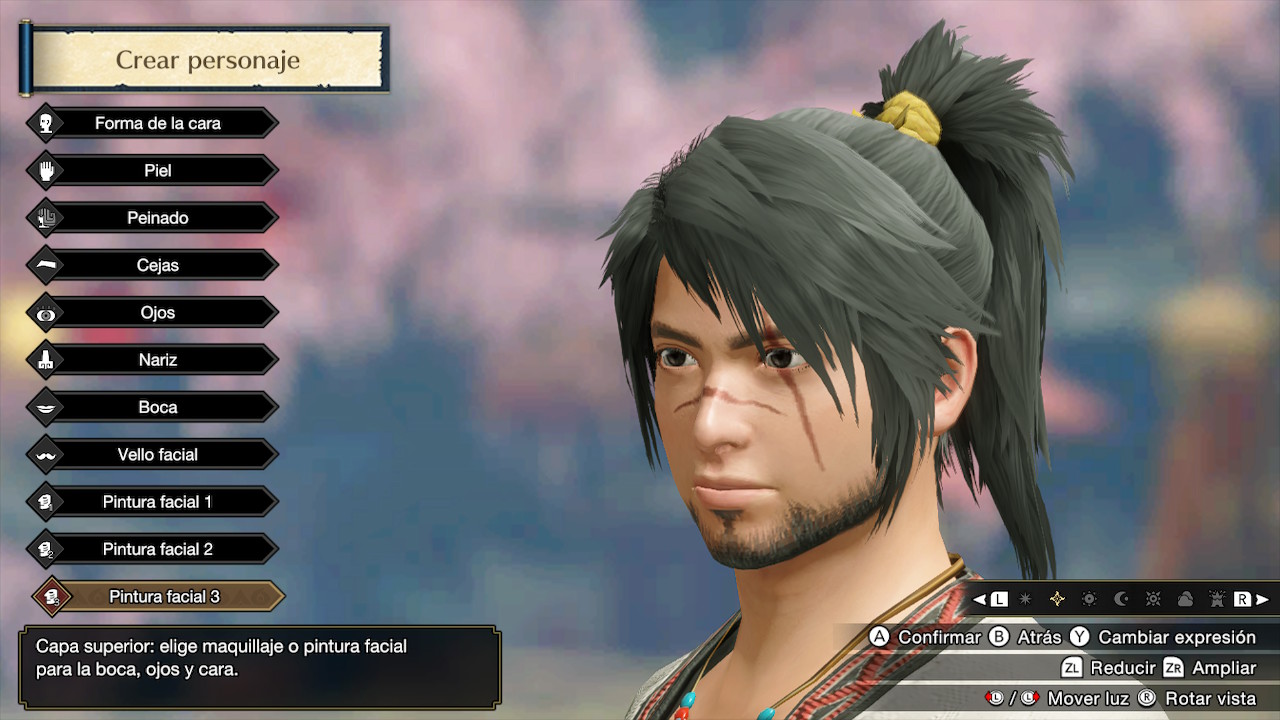Click the right arrow of lighting selector
Image resolution: width=1280 pixels, height=720 pixels.
[x=1262, y=599]
